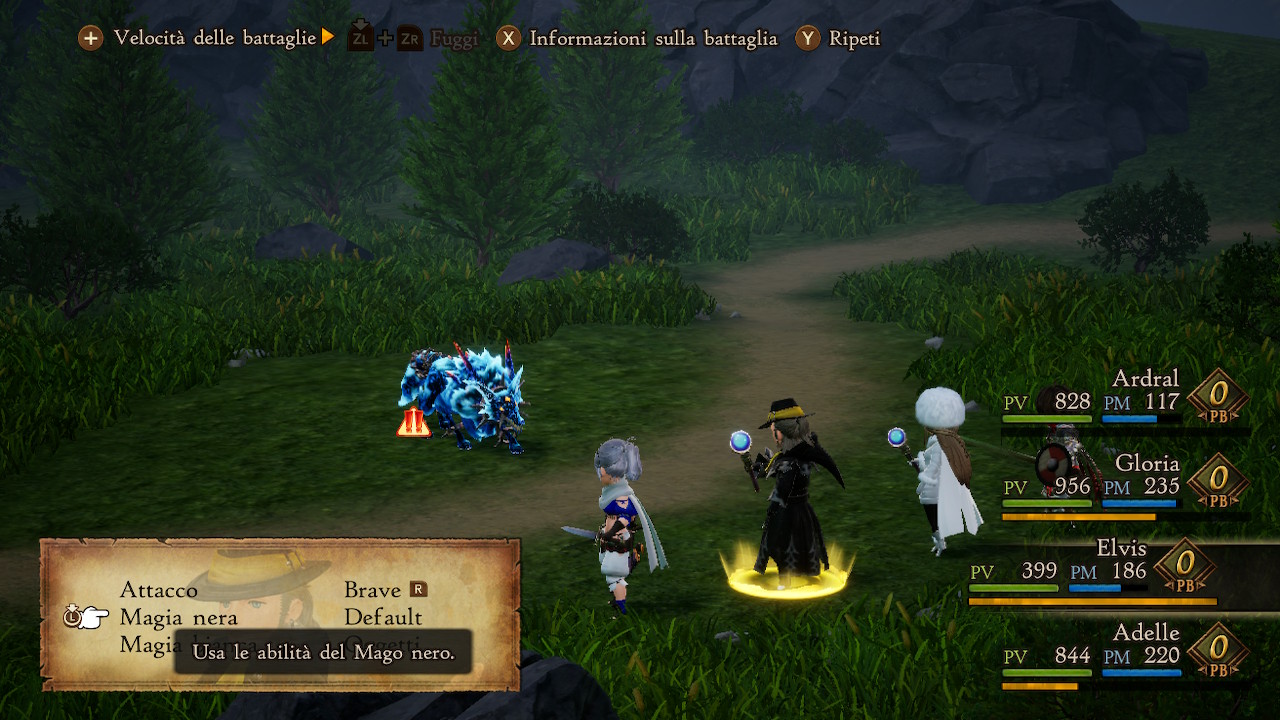The width and height of the screenshot is (1280, 720).
Task: Choose the Default command
Action: pyautogui.click(x=383, y=617)
